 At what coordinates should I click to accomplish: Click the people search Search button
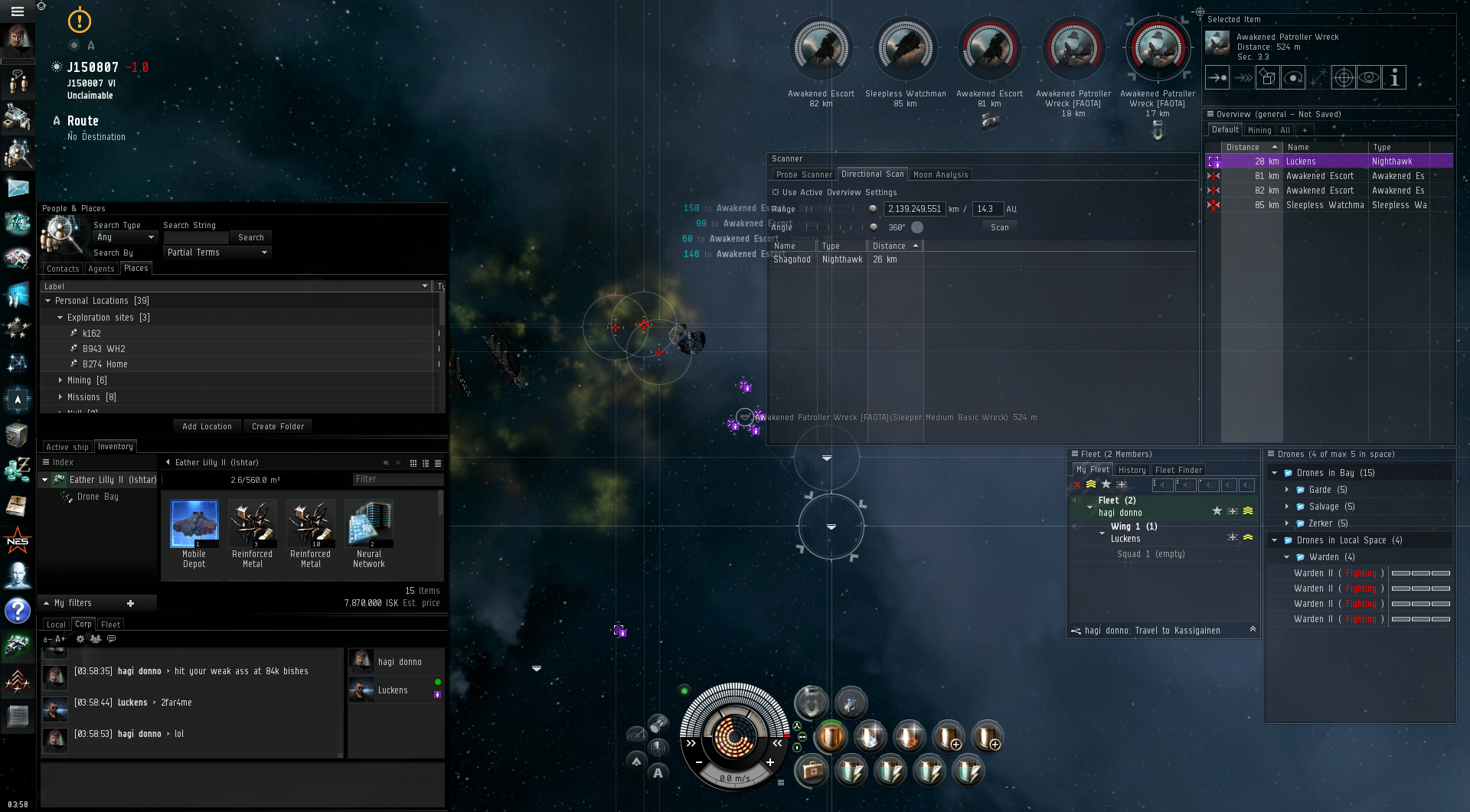point(250,237)
